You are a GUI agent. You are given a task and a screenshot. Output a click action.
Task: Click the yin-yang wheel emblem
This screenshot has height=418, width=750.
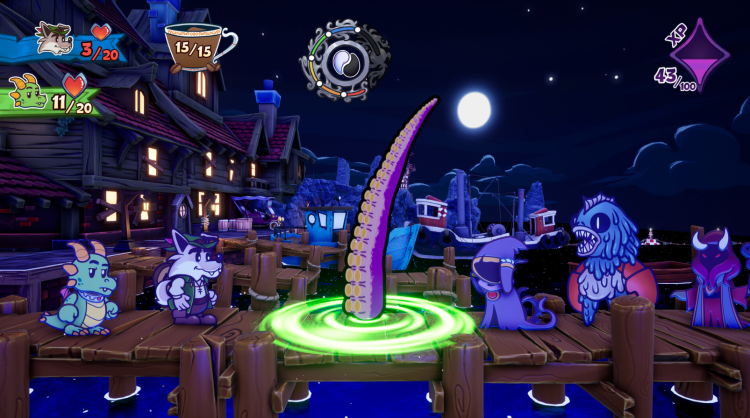pos(345,60)
